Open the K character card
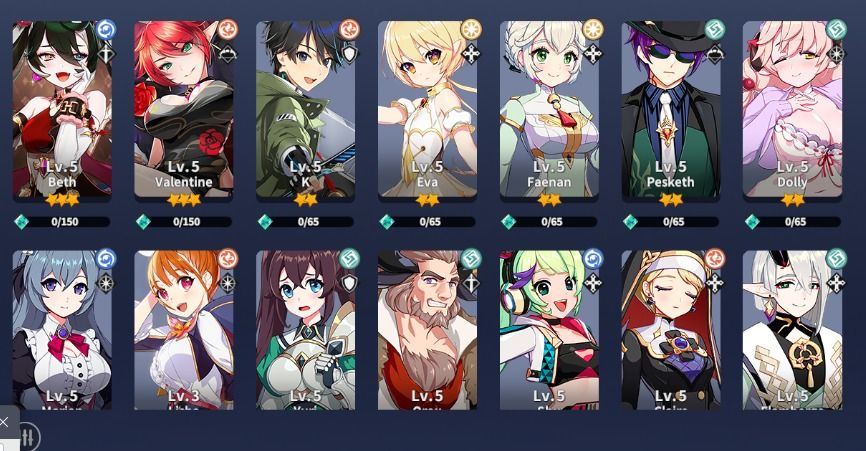The height and width of the screenshot is (451, 866). (x=306, y=110)
